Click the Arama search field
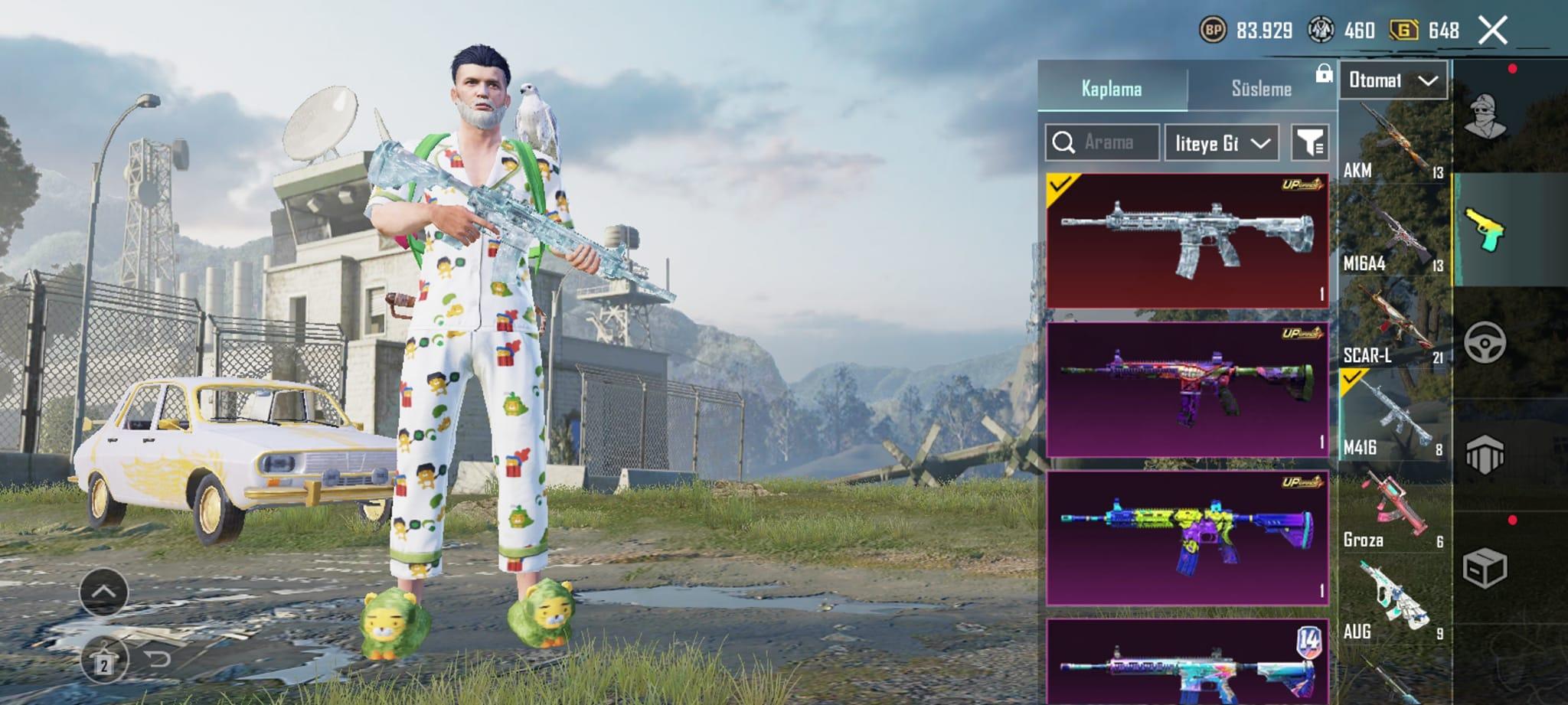This screenshot has width=1568, height=705. coord(1102,142)
